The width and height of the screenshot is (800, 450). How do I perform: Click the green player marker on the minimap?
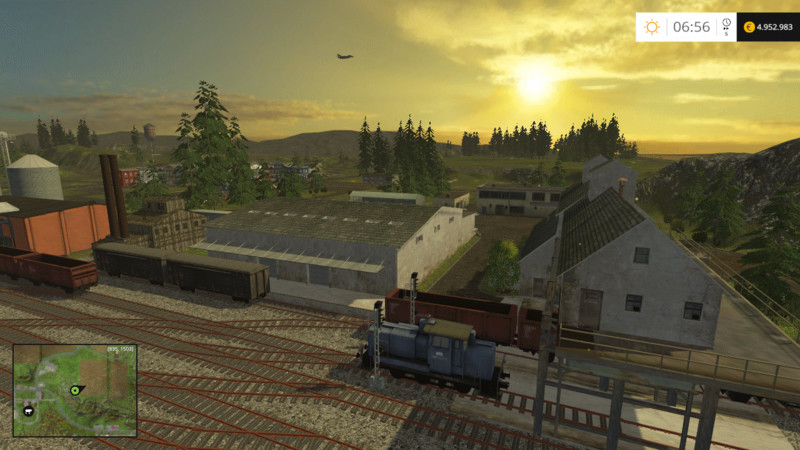75,388
